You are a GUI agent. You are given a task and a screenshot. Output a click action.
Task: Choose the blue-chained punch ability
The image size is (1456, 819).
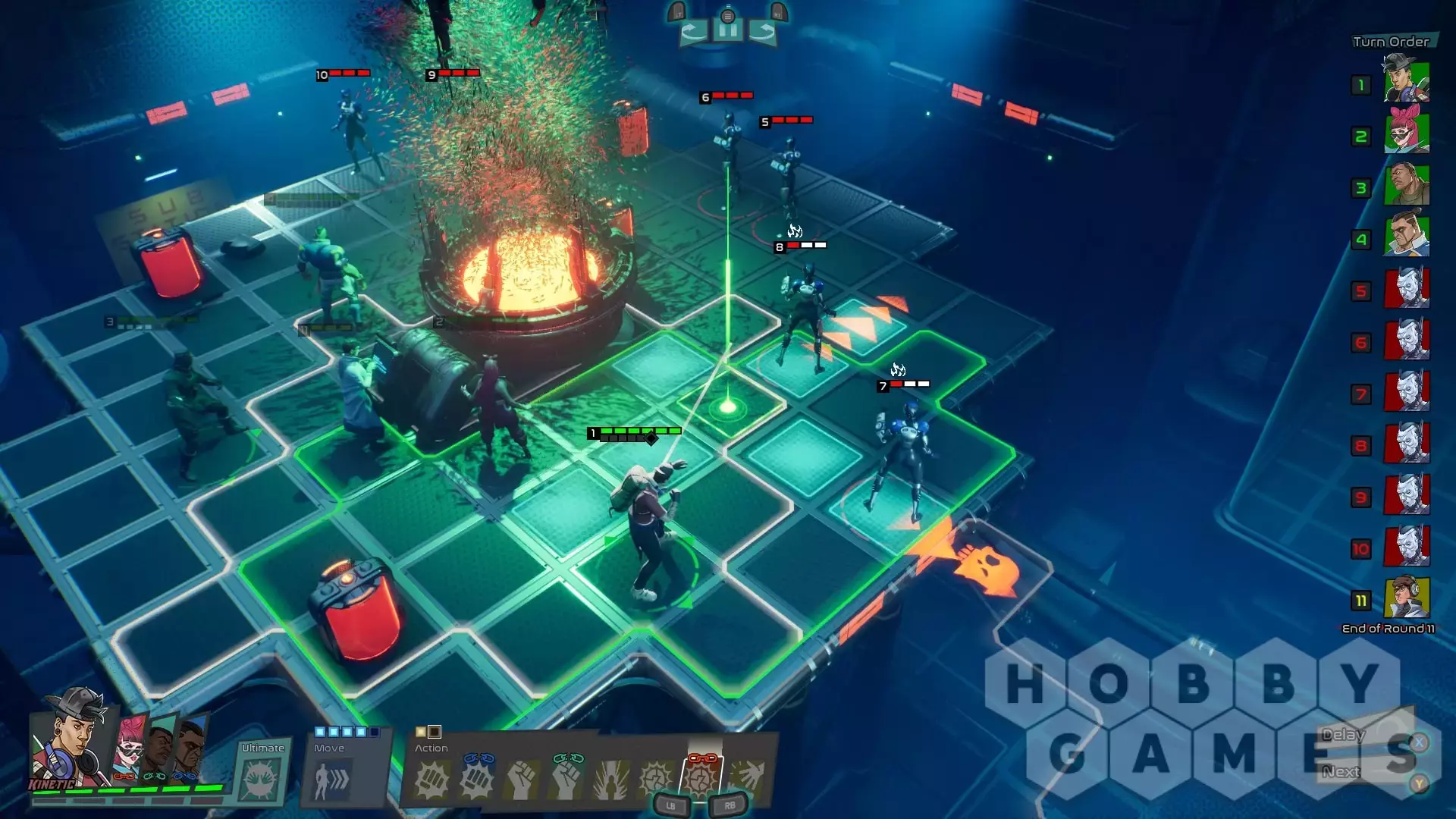tap(477, 779)
